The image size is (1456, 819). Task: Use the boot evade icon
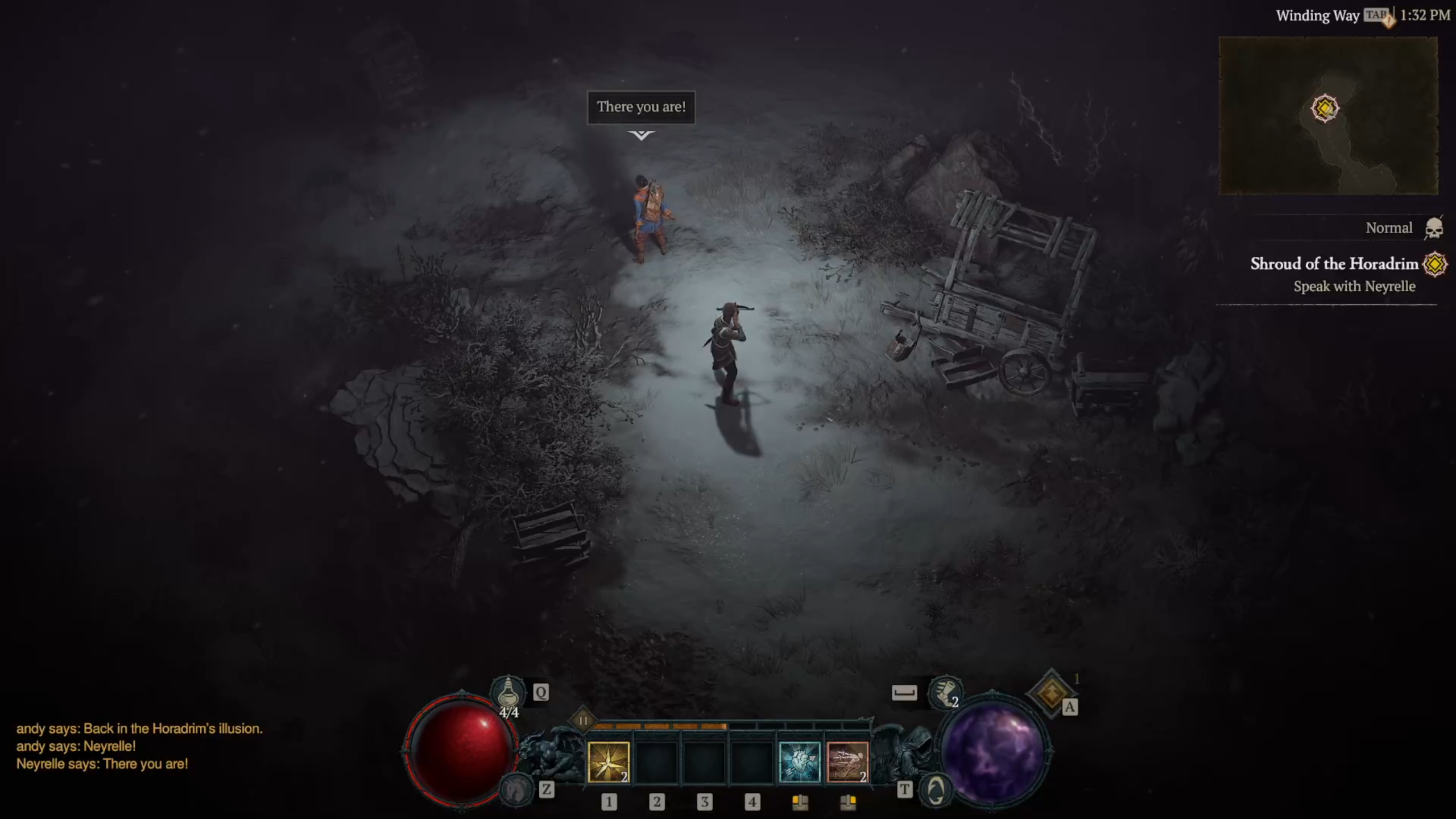point(944,693)
